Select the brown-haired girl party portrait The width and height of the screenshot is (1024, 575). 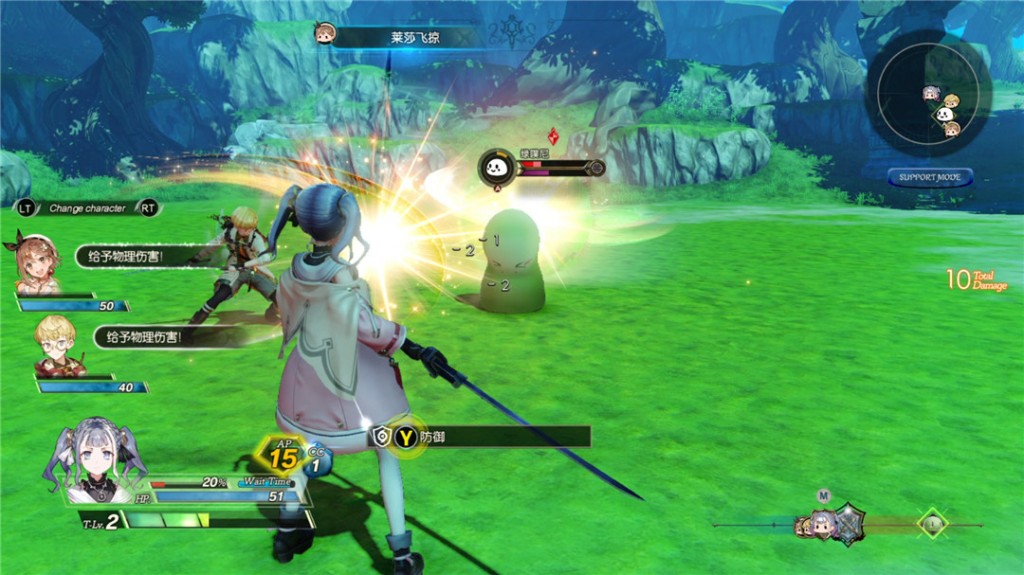click(38, 264)
